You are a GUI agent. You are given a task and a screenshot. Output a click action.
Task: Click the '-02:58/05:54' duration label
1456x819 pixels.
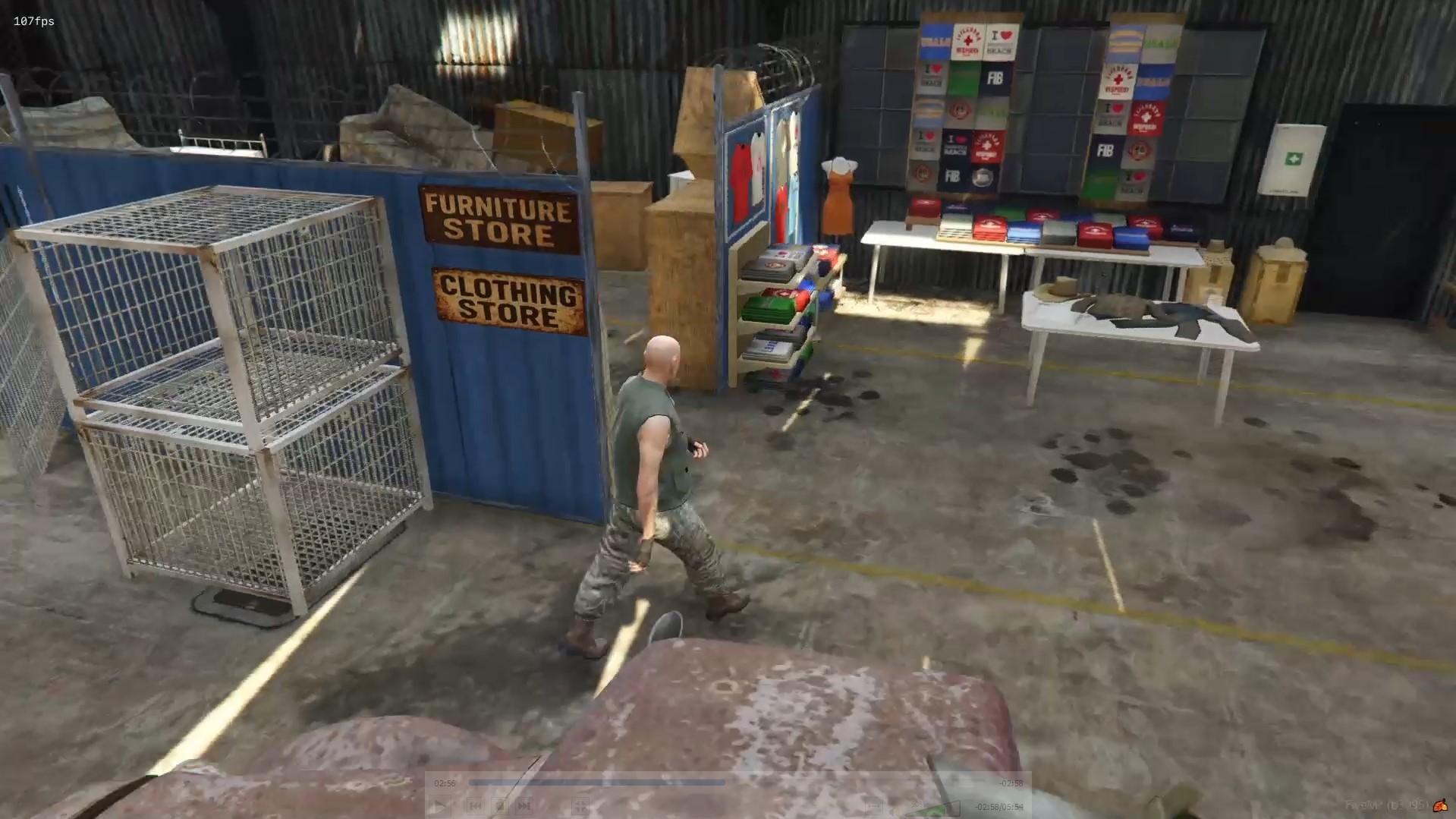tap(998, 808)
